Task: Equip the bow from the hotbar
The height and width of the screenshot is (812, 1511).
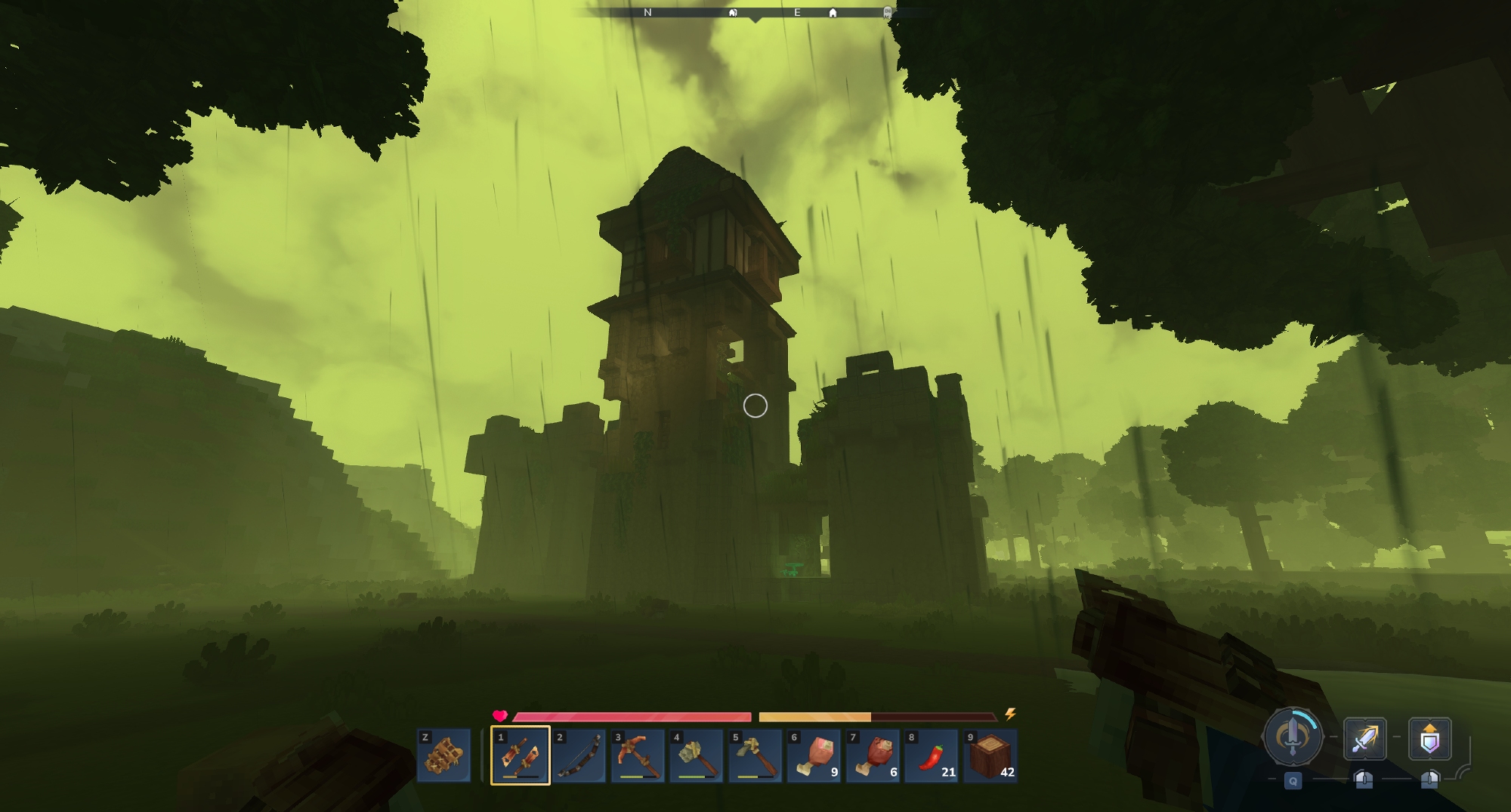Action: point(579,755)
